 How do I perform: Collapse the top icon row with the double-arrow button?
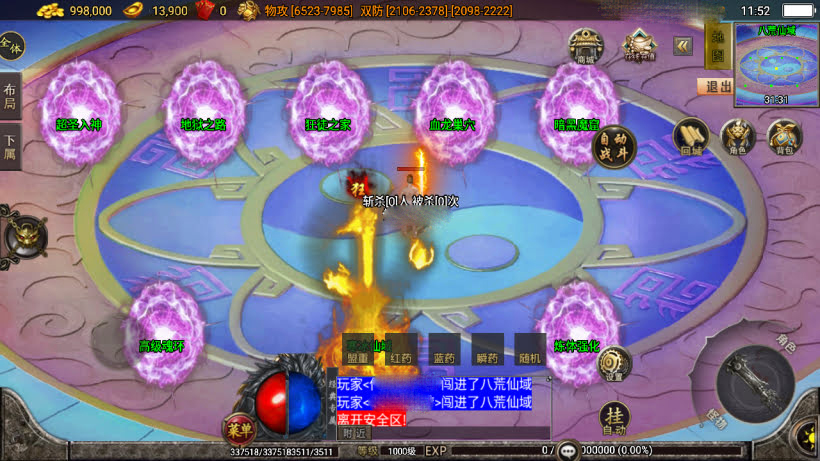tap(683, 46)
